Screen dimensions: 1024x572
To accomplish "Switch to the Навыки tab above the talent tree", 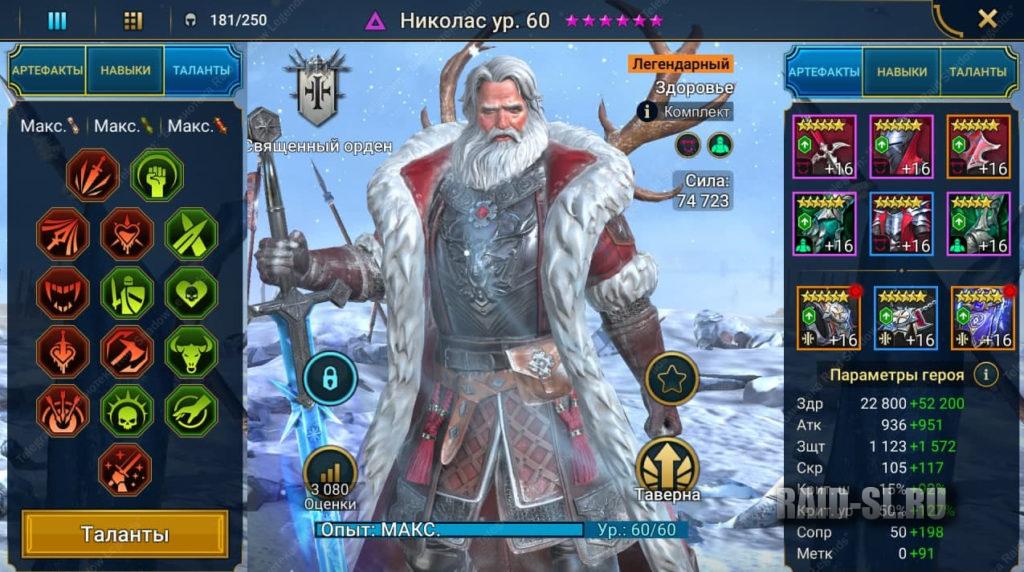I will point(125,70).
